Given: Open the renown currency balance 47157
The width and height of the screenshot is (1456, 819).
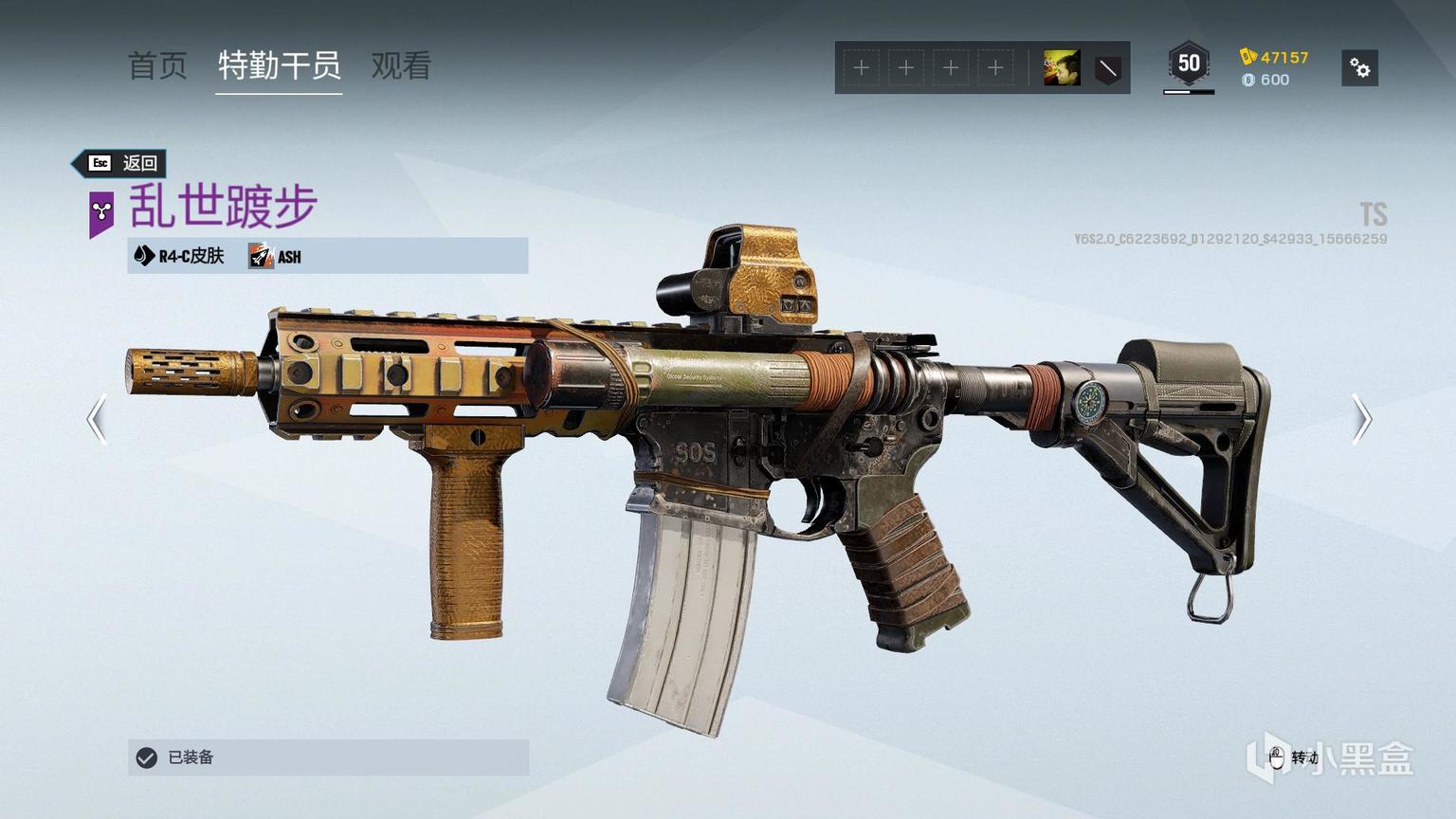Looking at the screenshot, I should pyautogui.click(x=1275, y=57).
